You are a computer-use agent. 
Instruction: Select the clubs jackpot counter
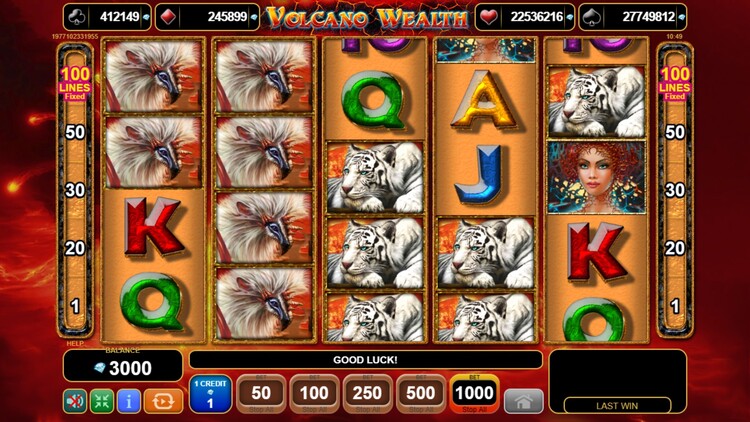point(107,17)
